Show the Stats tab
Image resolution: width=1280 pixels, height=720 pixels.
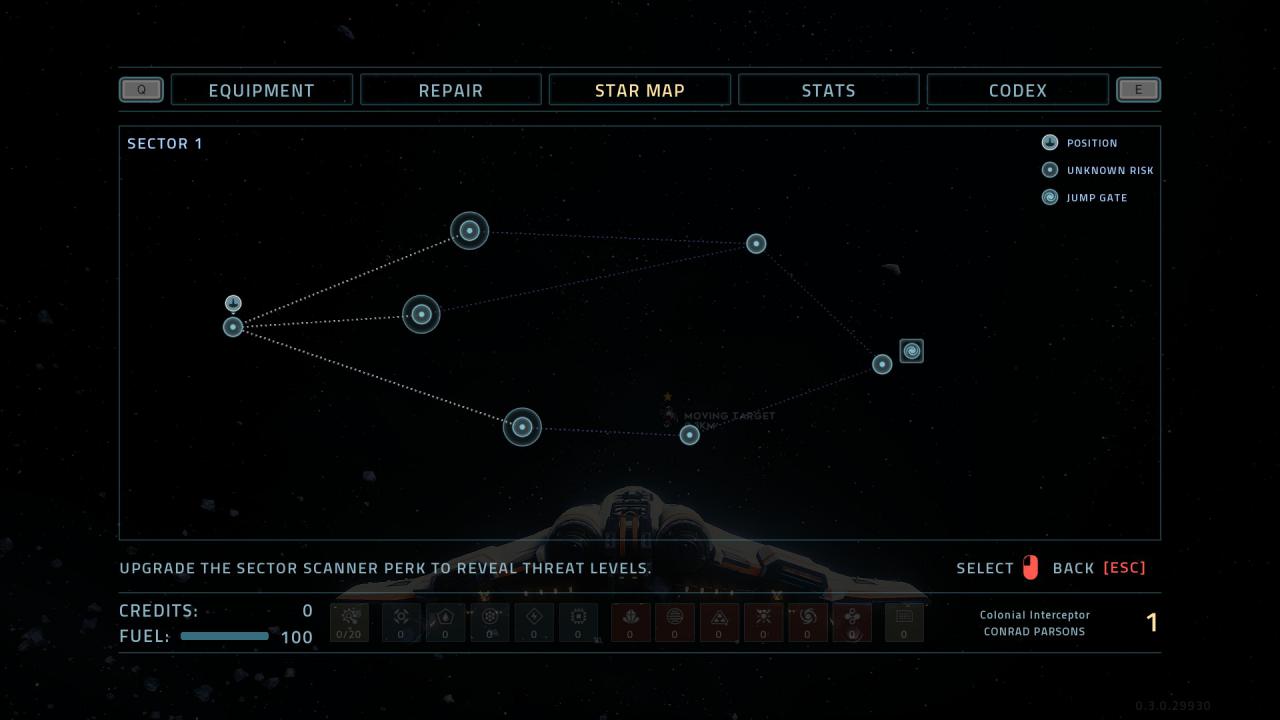click(x=828, y=90)
